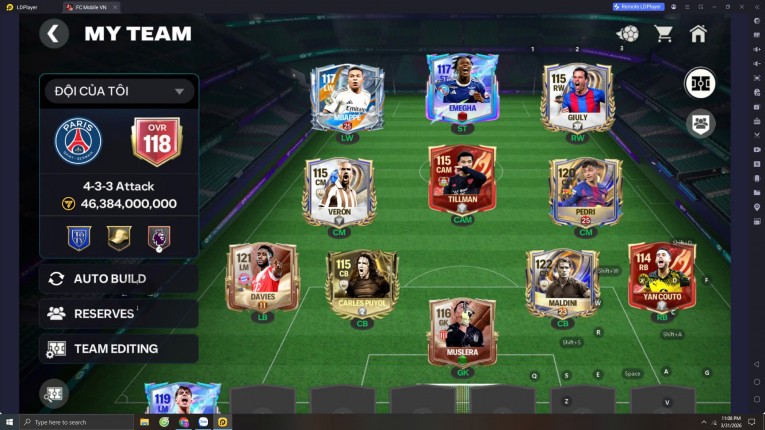This screenshot has height=430, width=765.
Task: Open the shopping cart store
Action: (662, 33)
